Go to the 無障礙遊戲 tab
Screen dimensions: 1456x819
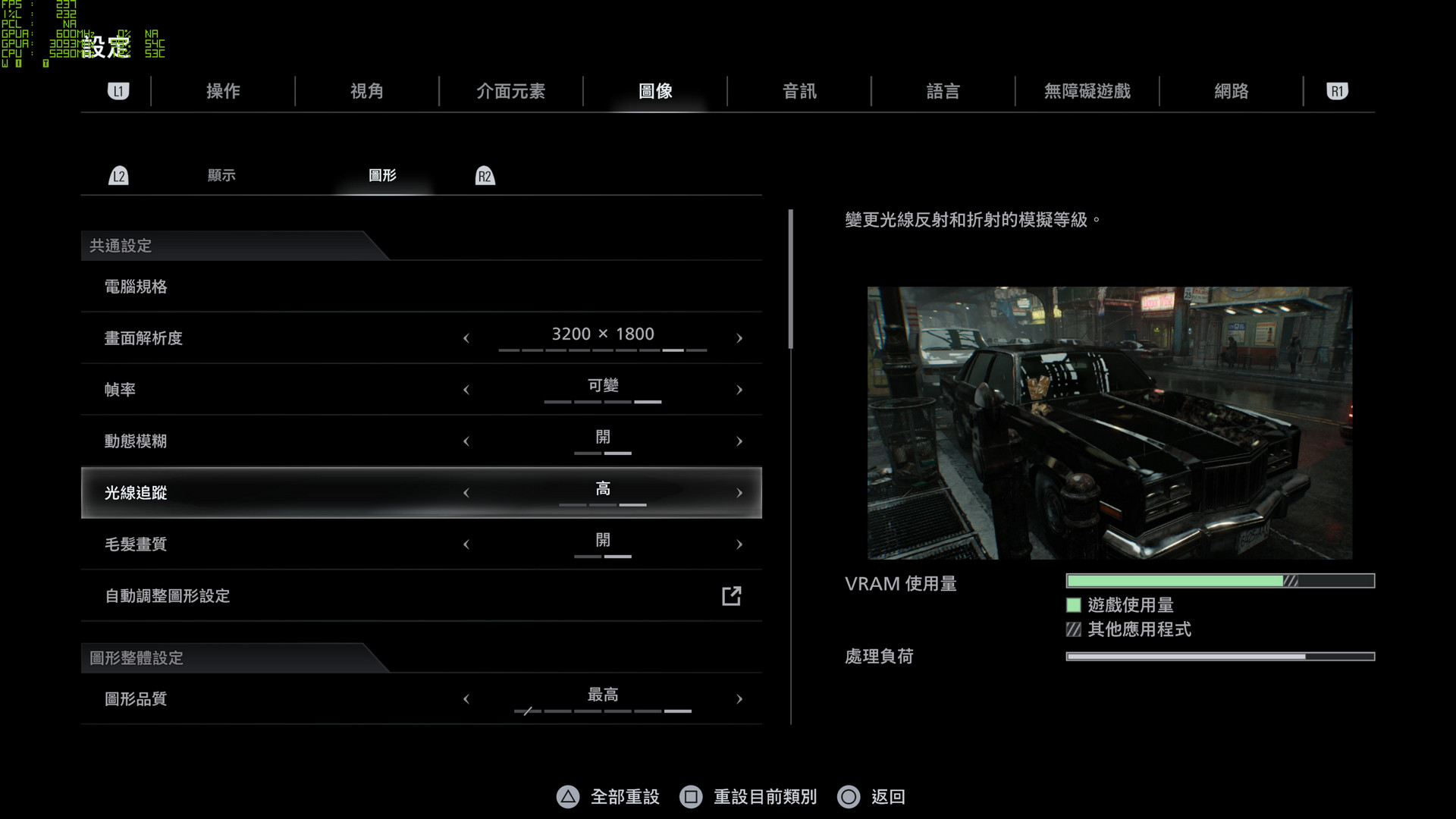[1087, 92]
